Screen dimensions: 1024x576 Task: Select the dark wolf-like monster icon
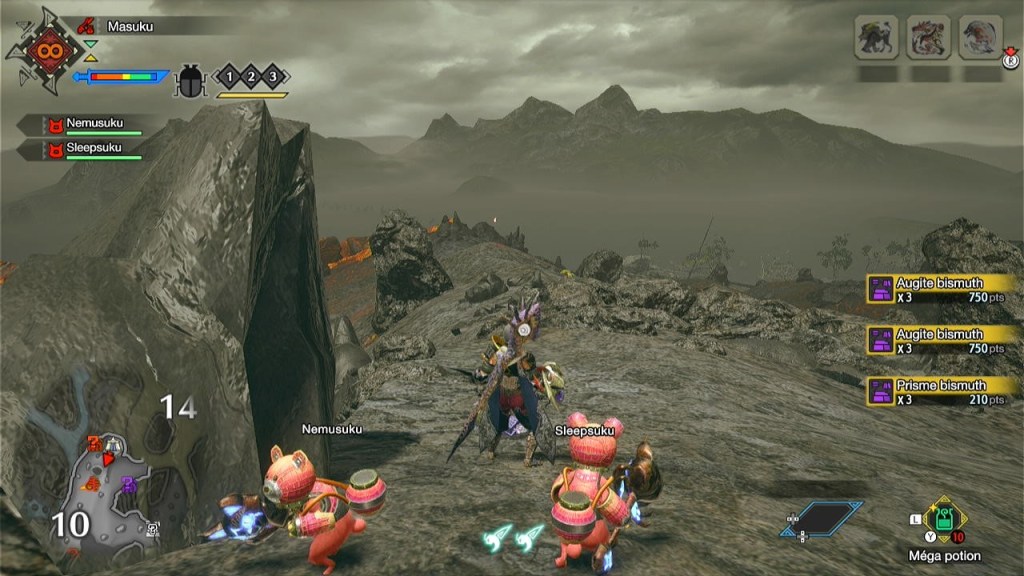877,38
